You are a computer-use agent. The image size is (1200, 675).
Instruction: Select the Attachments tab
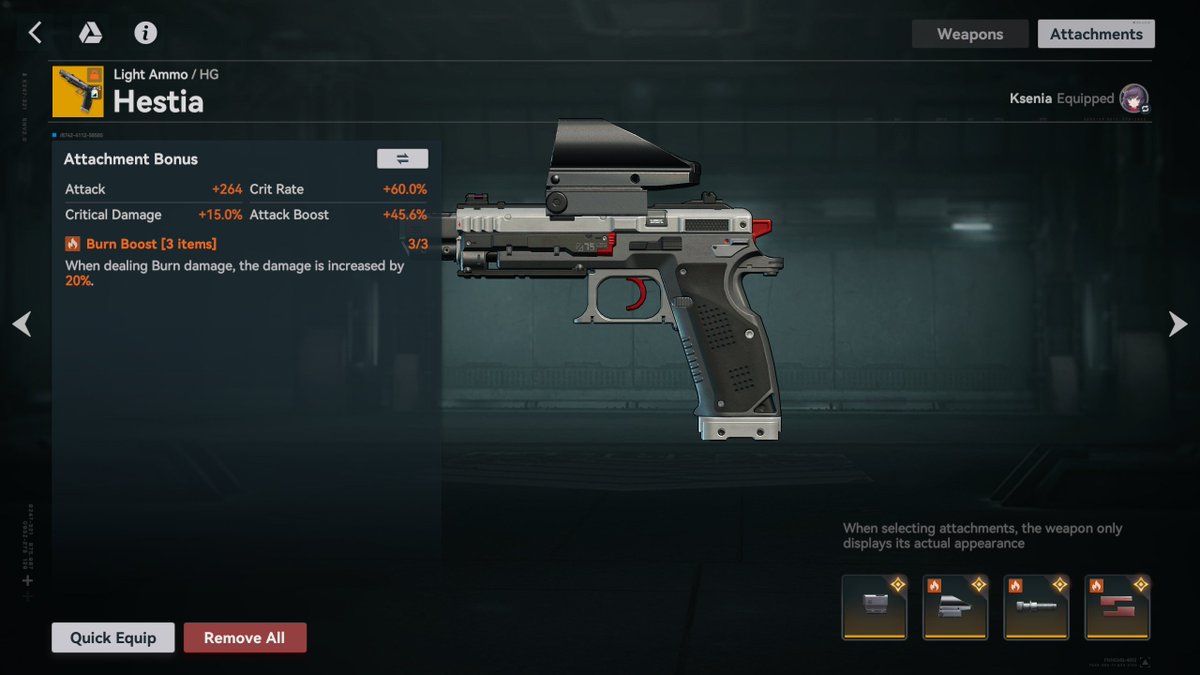(1096, 34)
